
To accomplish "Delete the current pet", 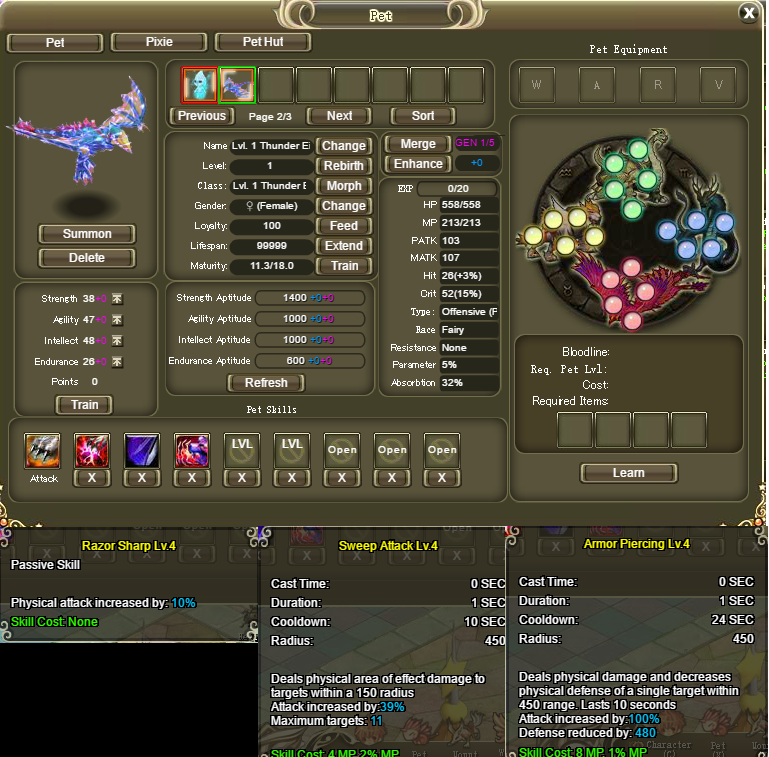I will (x=87, y=258).
